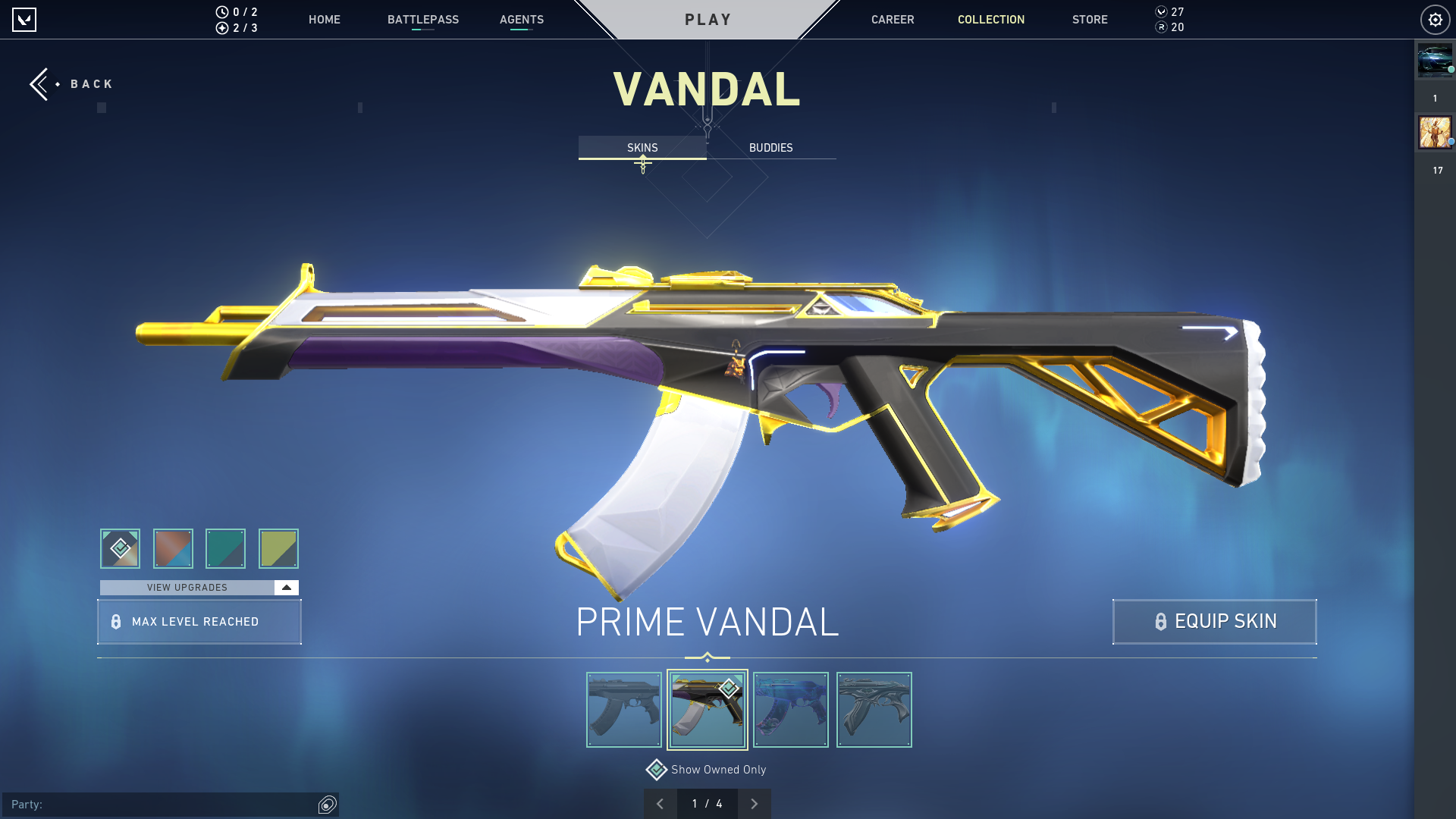Open the settings gear menu
Viewport: 1456px width, 819px height.
click(1434, 19)
